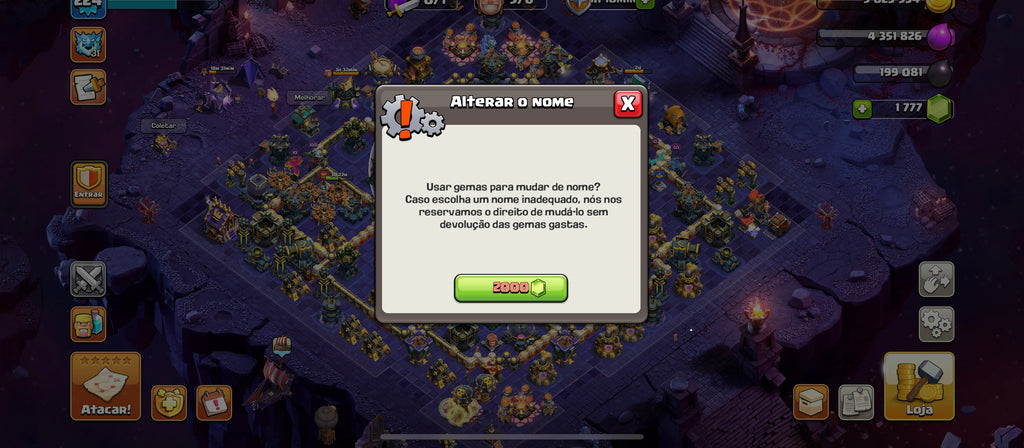Screen dimensions: 1024x448
Task: Add gems with the green plus button
Action: [861, 108]
